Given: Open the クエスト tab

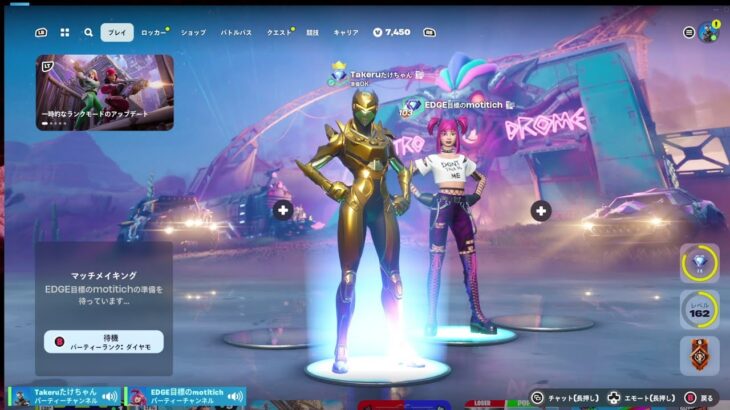Looking at the screenshot, I should [x=280, y=32].
